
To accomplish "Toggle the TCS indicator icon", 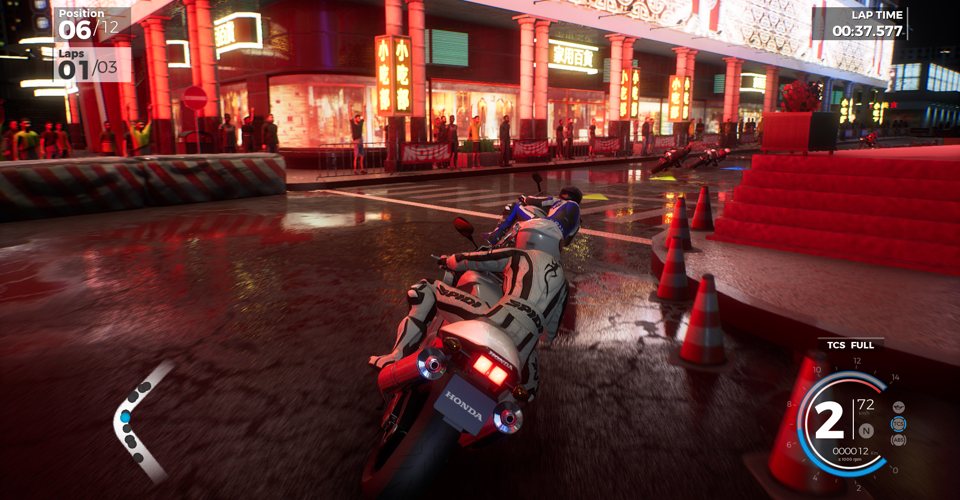I will [x=898, y=423].
